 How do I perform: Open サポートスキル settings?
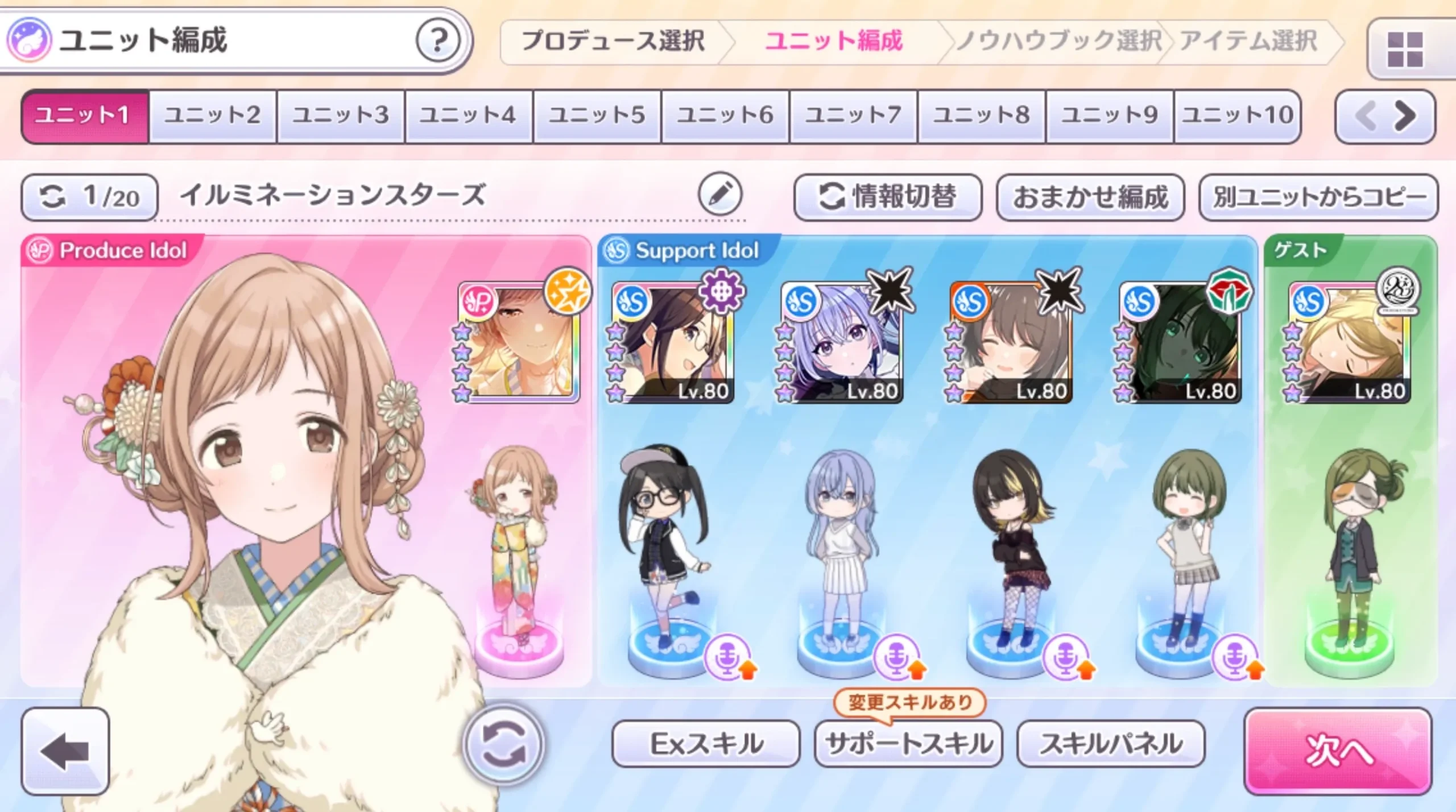908,743
